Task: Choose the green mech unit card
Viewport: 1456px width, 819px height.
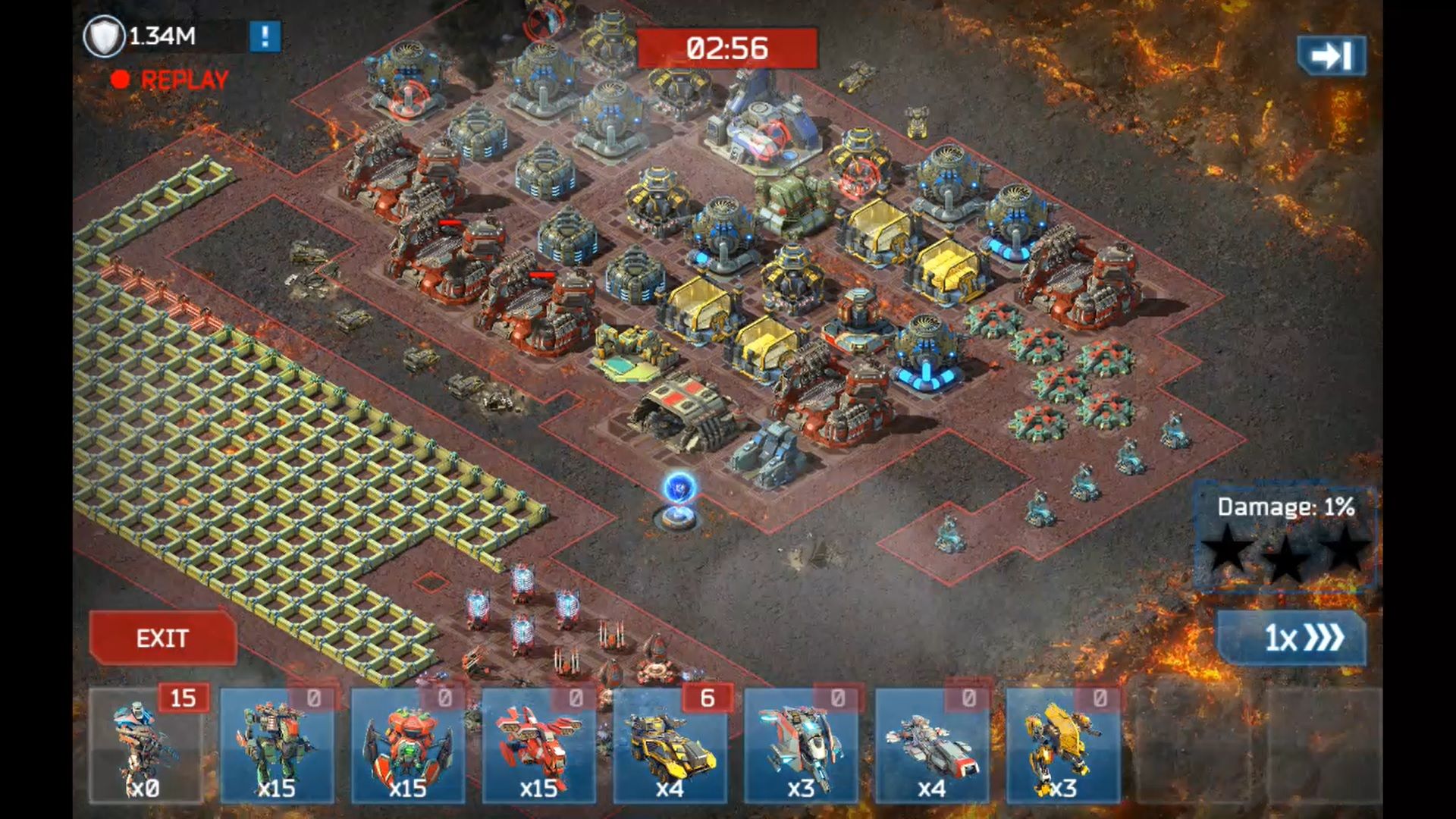Action: (x=277, y=745)
